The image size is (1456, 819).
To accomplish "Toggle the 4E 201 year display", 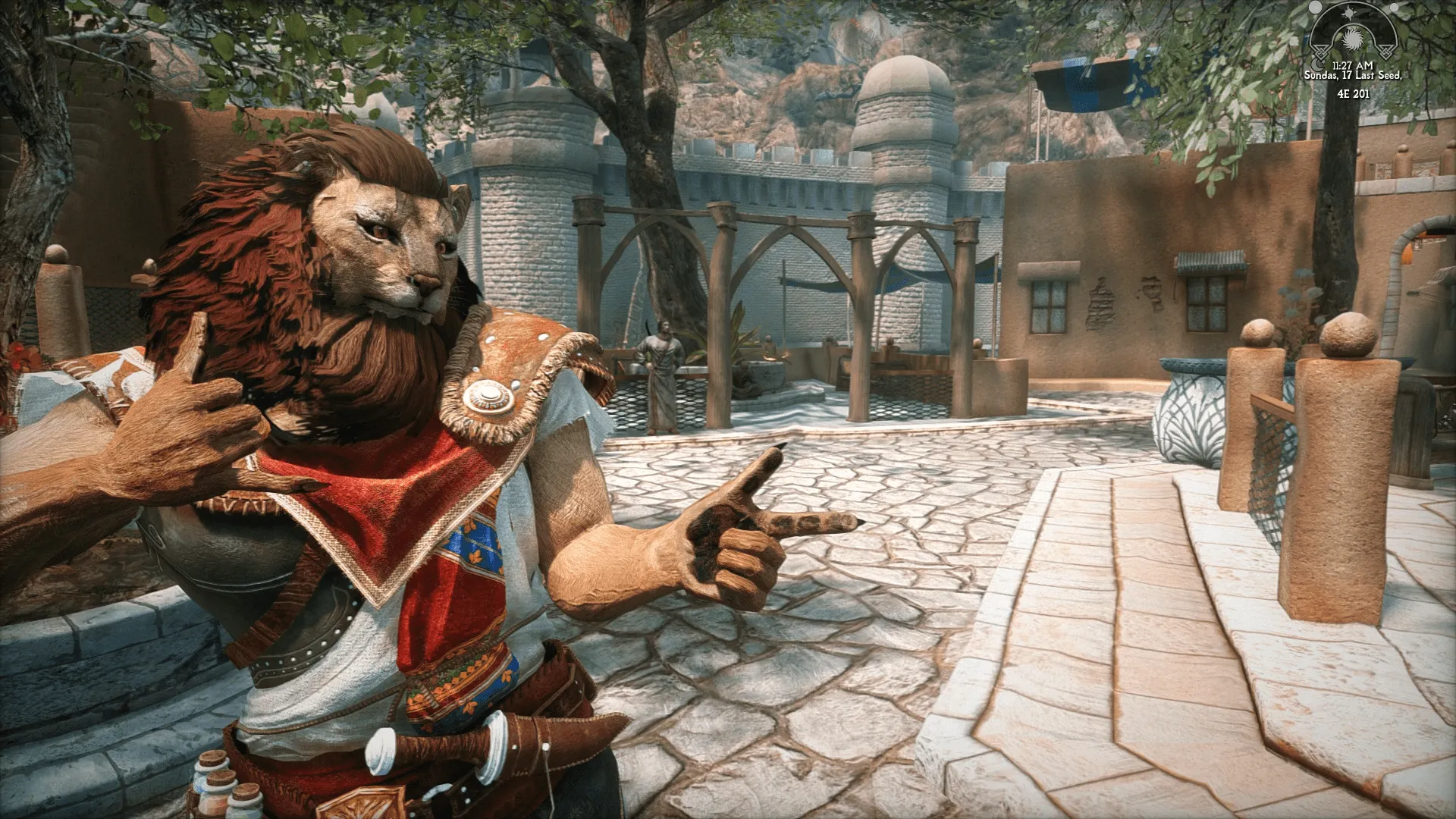I will 1354,94.
